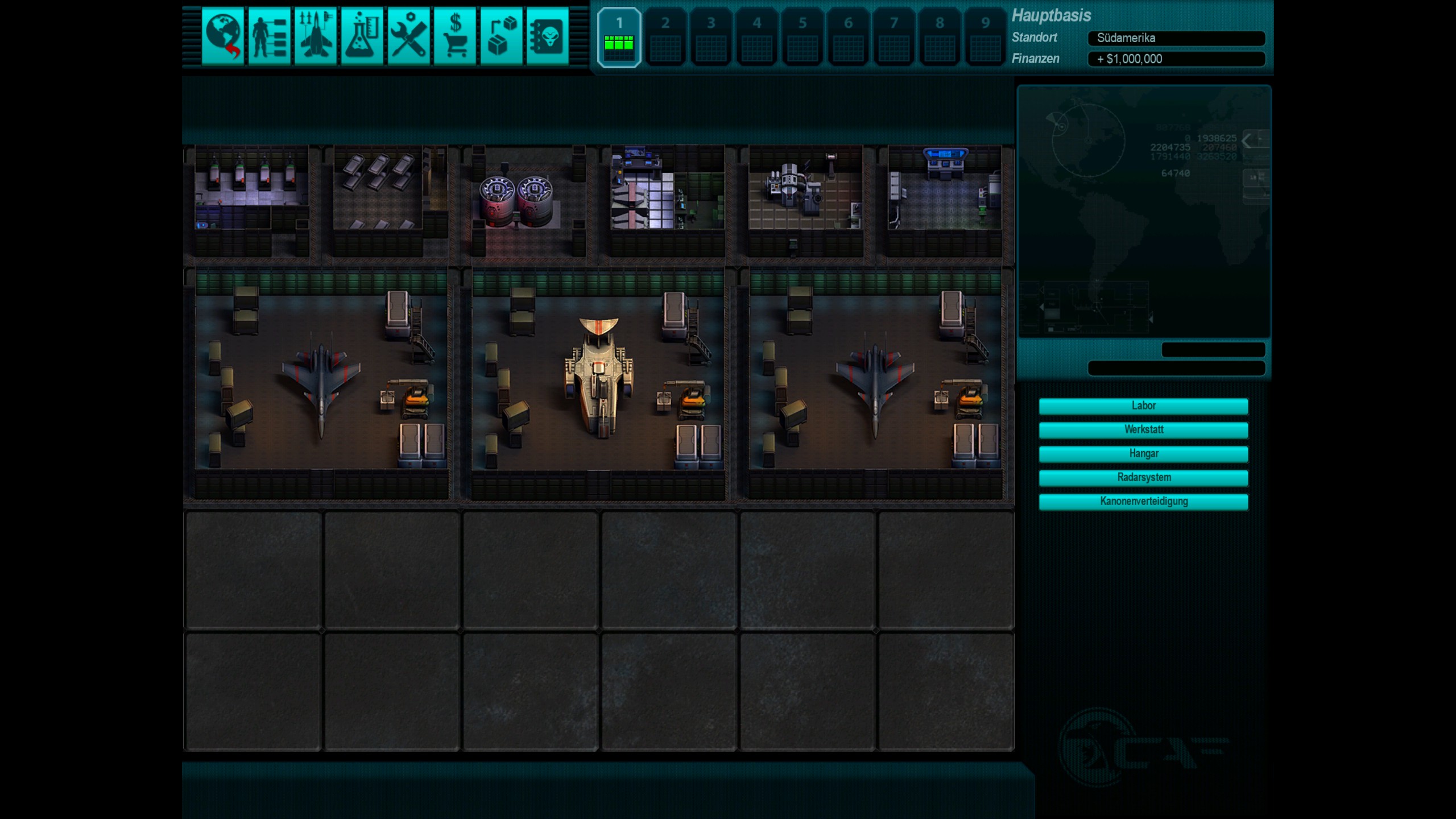Viewport: 1456px width, 819px height.
Task: Choose Labor to build
Action: (x=1143, y=406)
